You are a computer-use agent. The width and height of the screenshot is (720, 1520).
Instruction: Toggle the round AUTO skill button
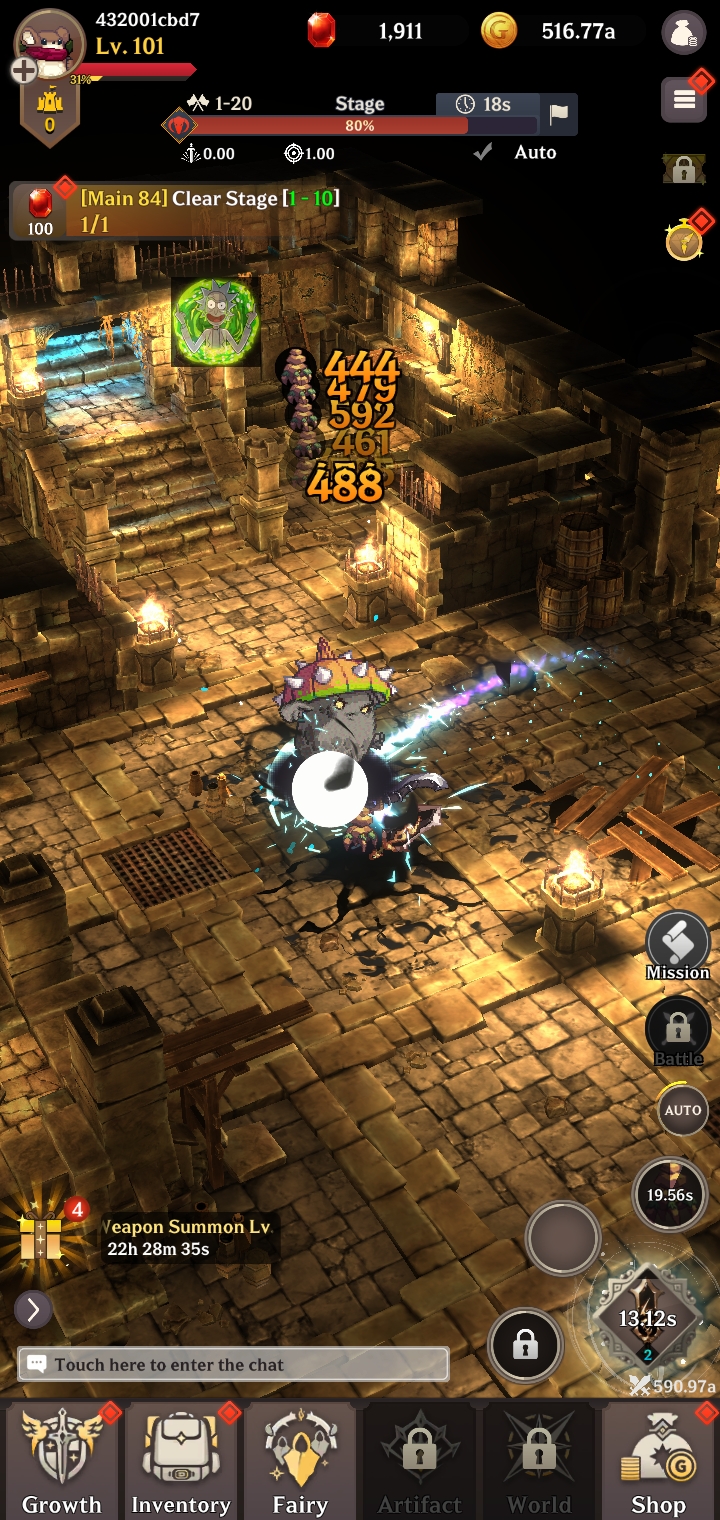pyautogui.click(x=683, y=1110)
